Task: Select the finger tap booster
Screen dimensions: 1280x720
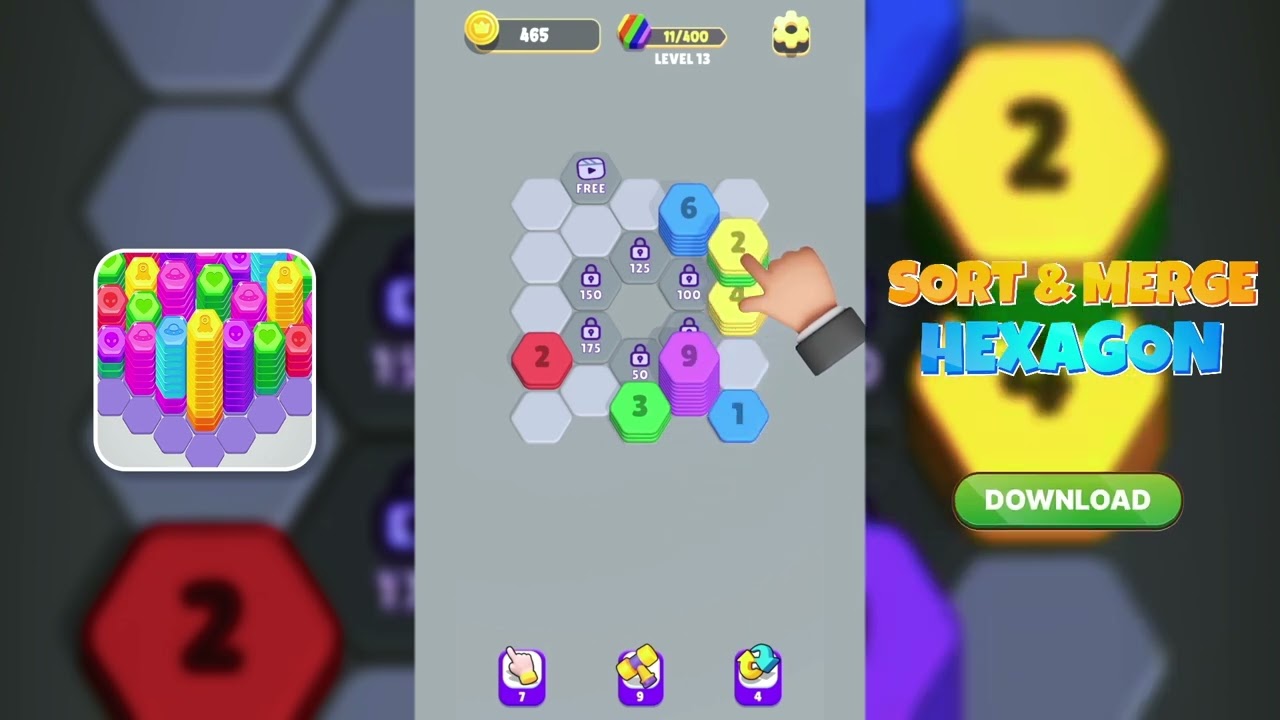Action: click(521, 675)
